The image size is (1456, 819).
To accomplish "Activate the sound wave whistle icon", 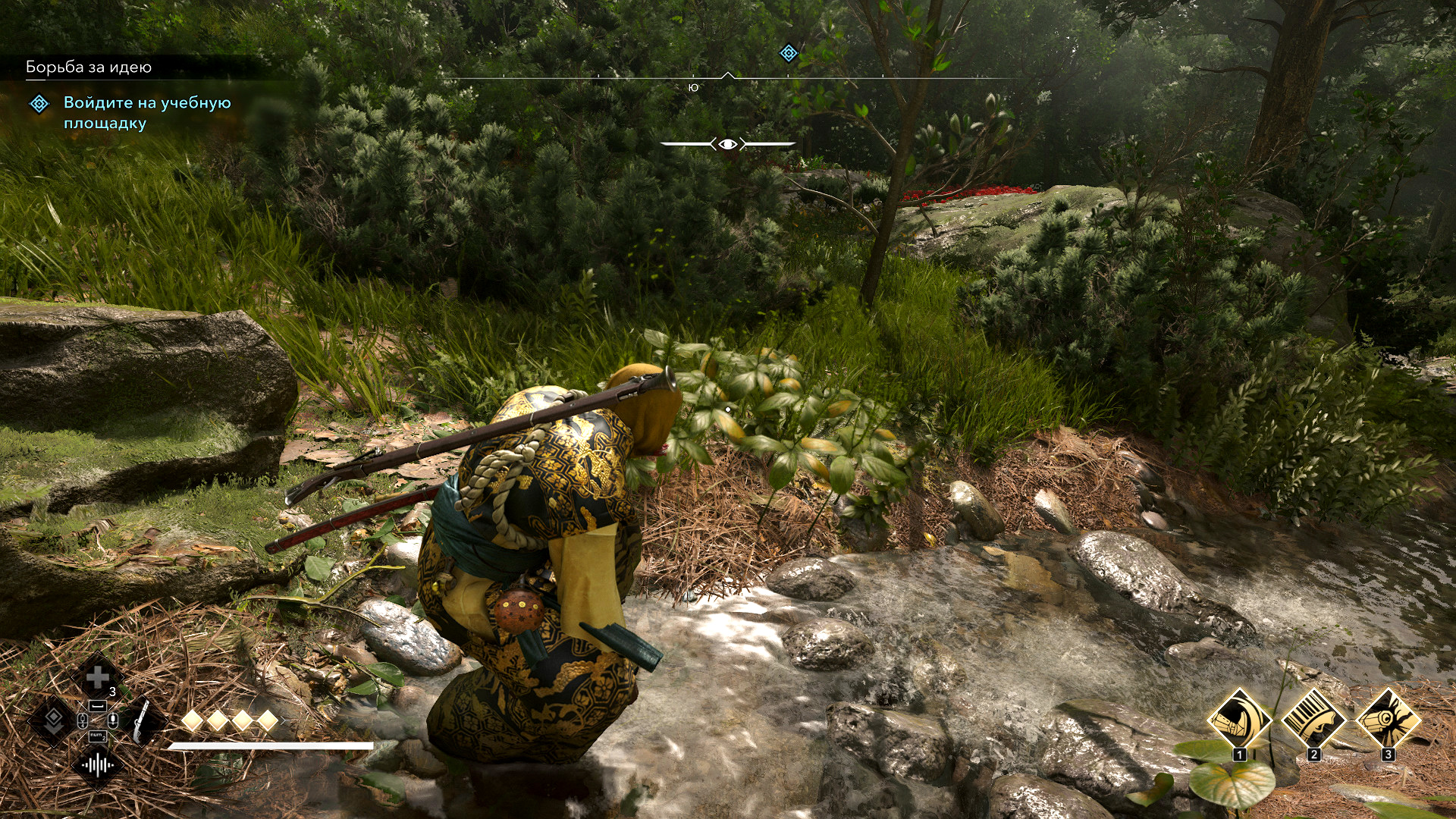I will pyautogui.click(x=98, y=764).
